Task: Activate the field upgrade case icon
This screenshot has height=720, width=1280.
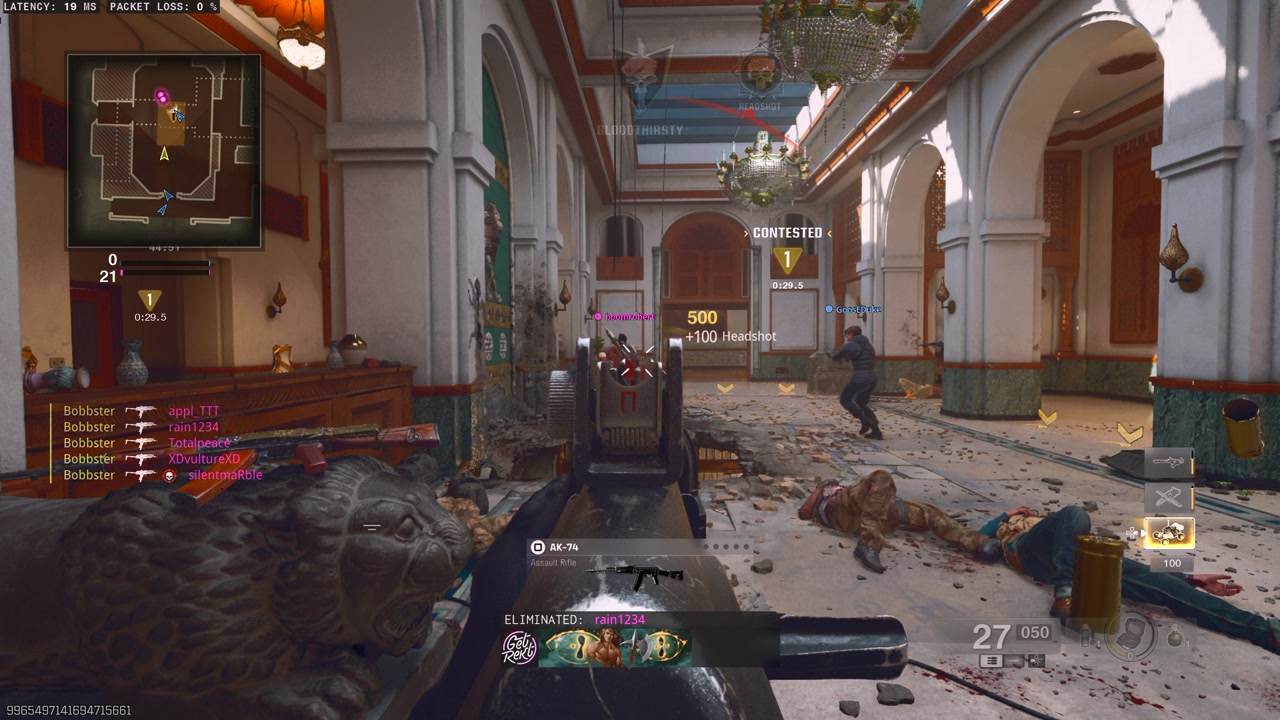Action: [x=1133, y=634]
